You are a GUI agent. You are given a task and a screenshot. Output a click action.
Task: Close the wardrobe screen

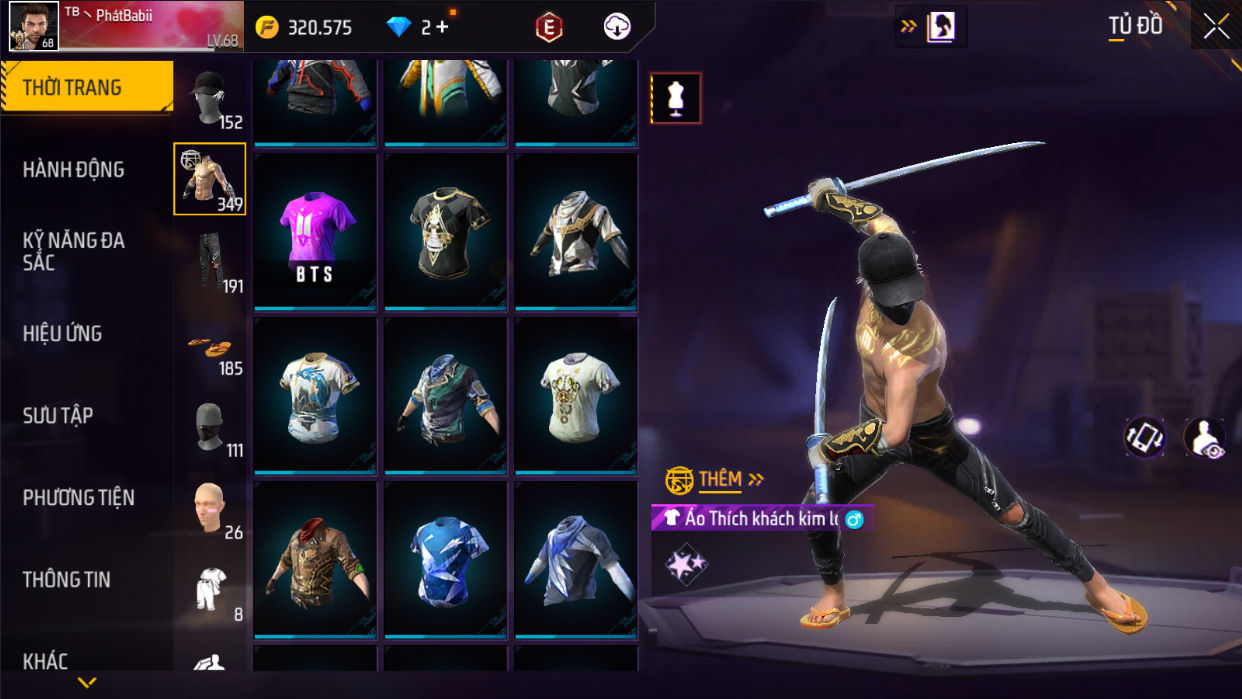click(1216, 27)
